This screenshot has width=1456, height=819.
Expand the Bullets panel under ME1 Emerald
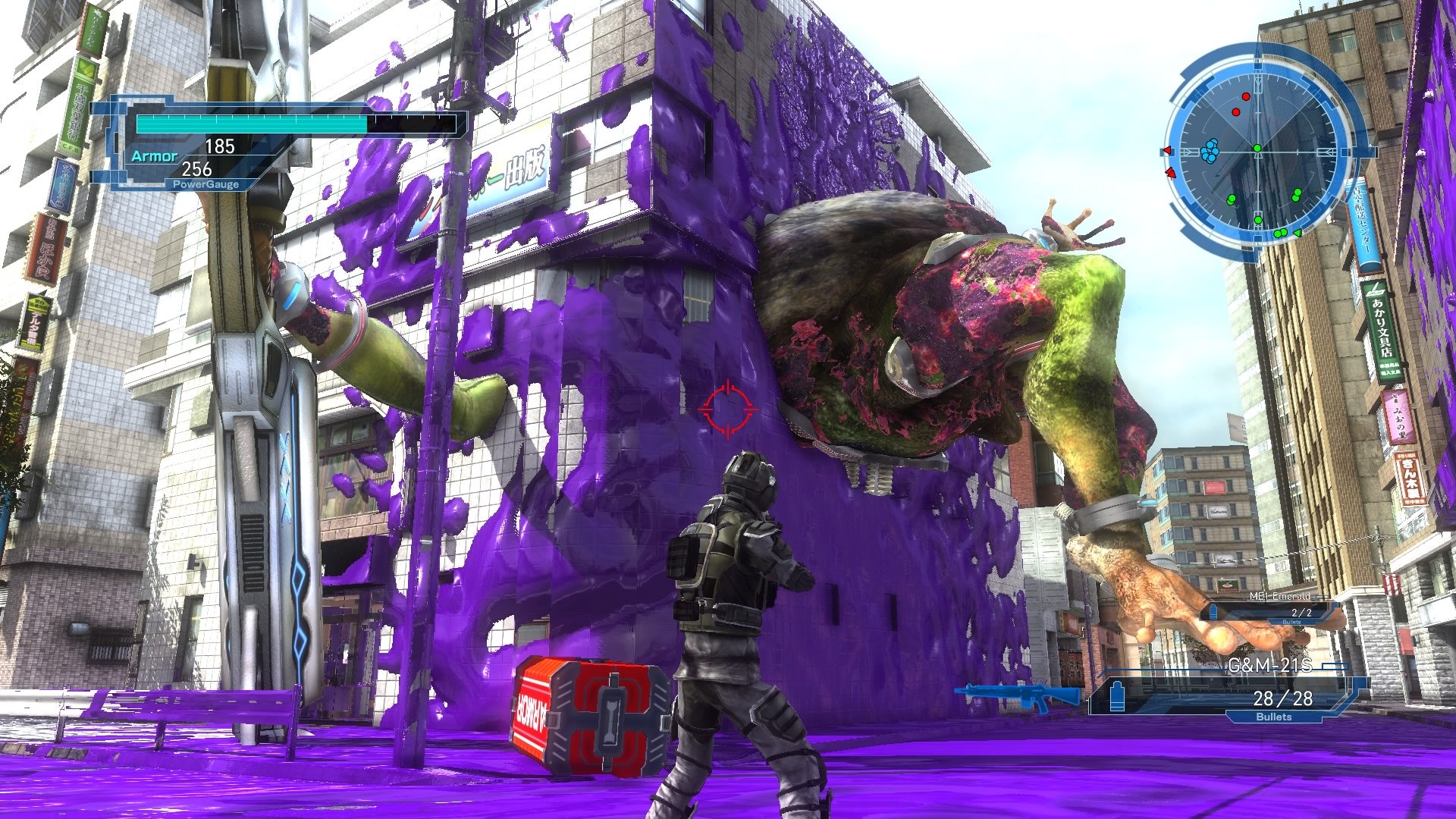pos(1291,622)
